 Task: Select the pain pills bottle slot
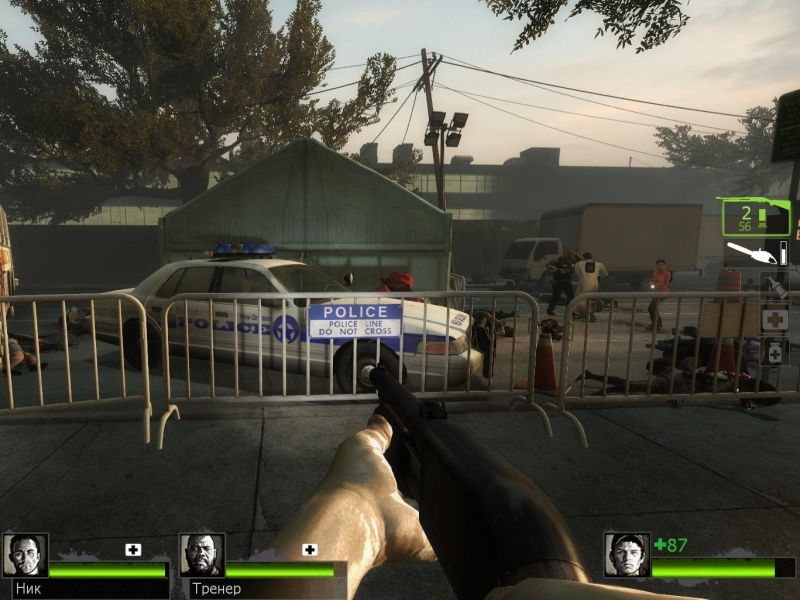(x=775, y=351)
